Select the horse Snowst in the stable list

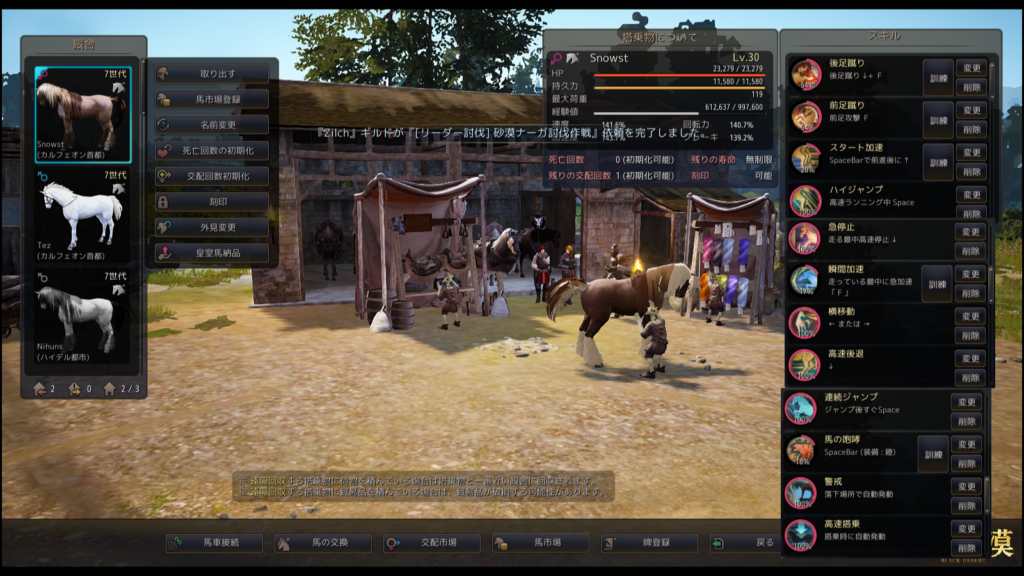pyautogui.click(x=84, y=114)
